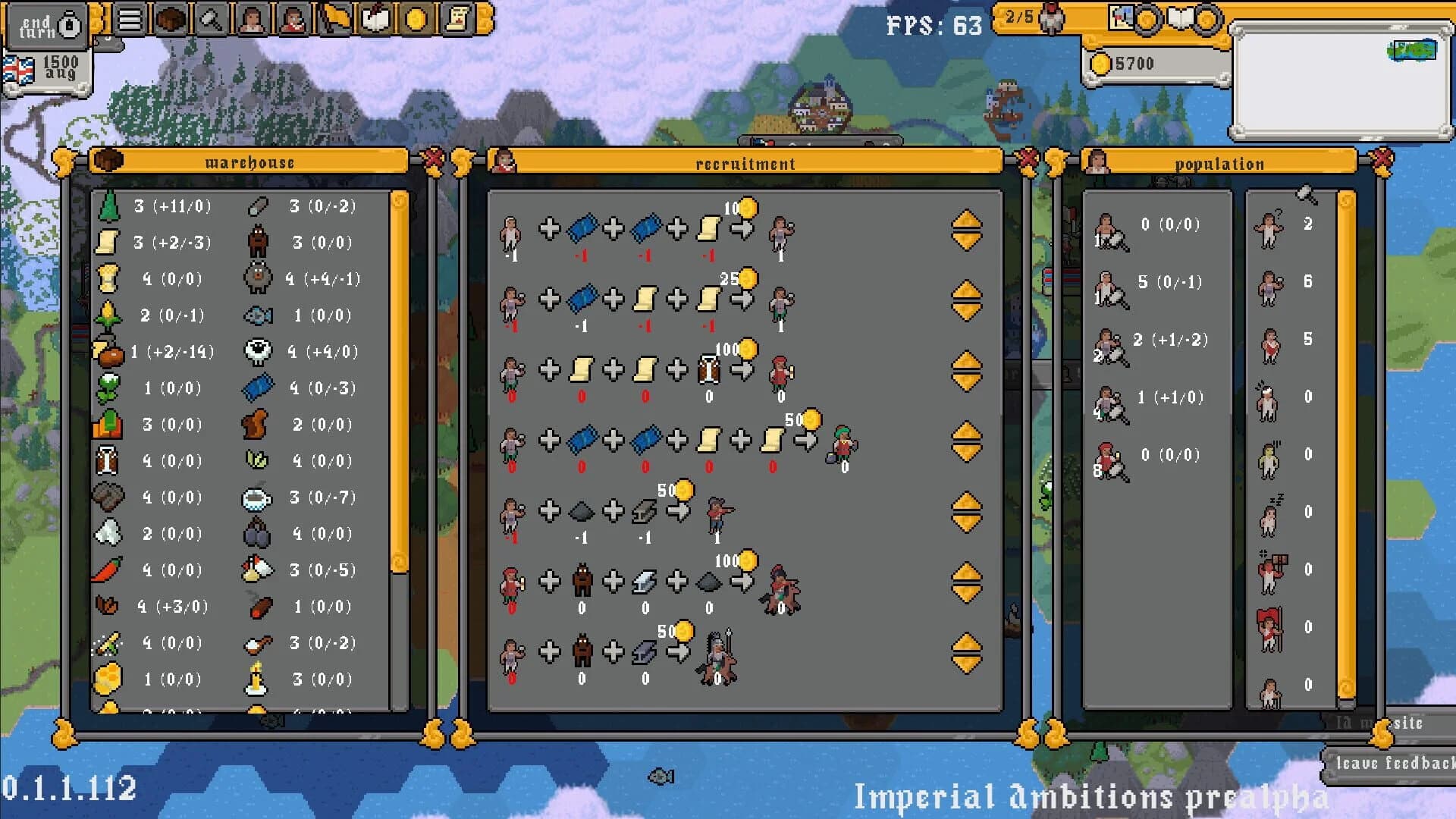Click the world viewport marker on the minimap
The width and height of the screenshot is (1456, 819).
tap(1417, 52)
